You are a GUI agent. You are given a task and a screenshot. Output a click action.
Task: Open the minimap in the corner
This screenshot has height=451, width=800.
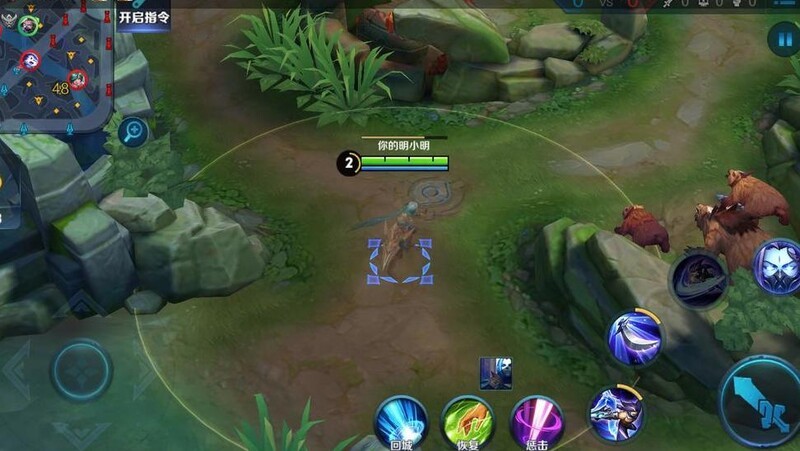pos(55,65)
